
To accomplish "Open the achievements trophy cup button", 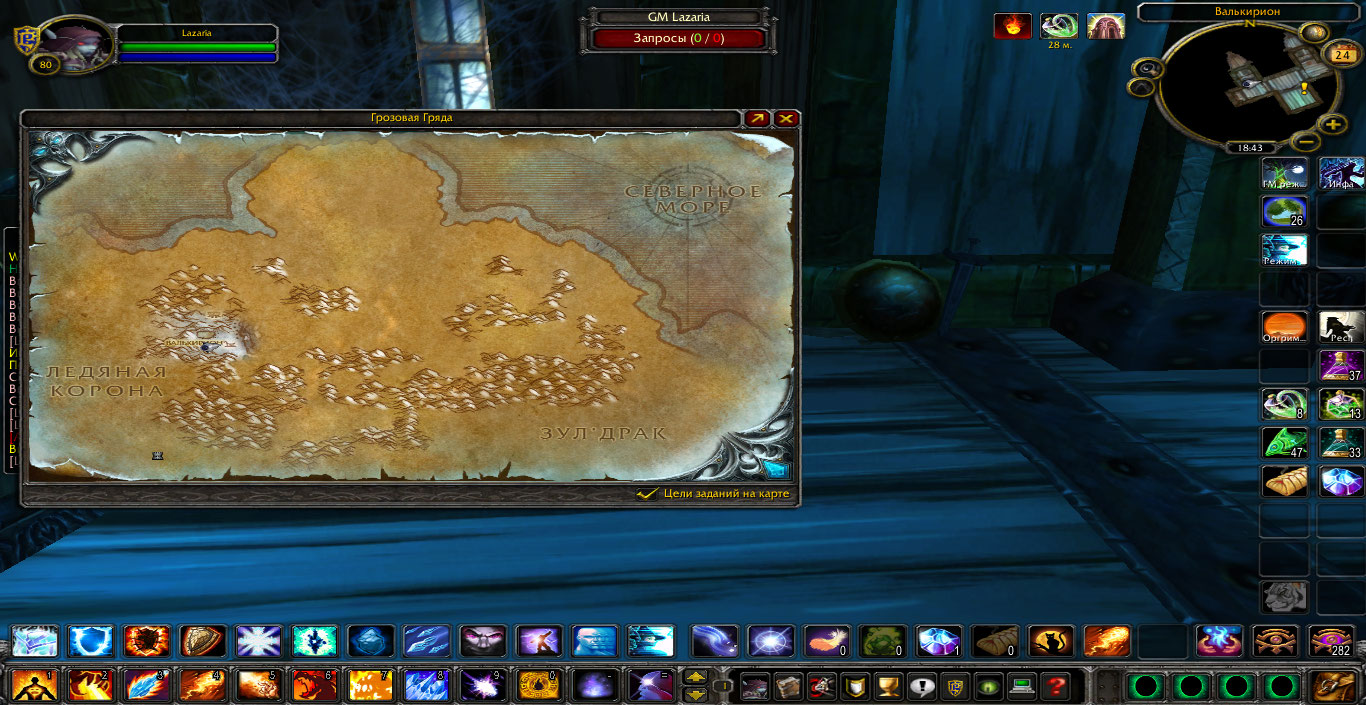I will click(886, 686).
